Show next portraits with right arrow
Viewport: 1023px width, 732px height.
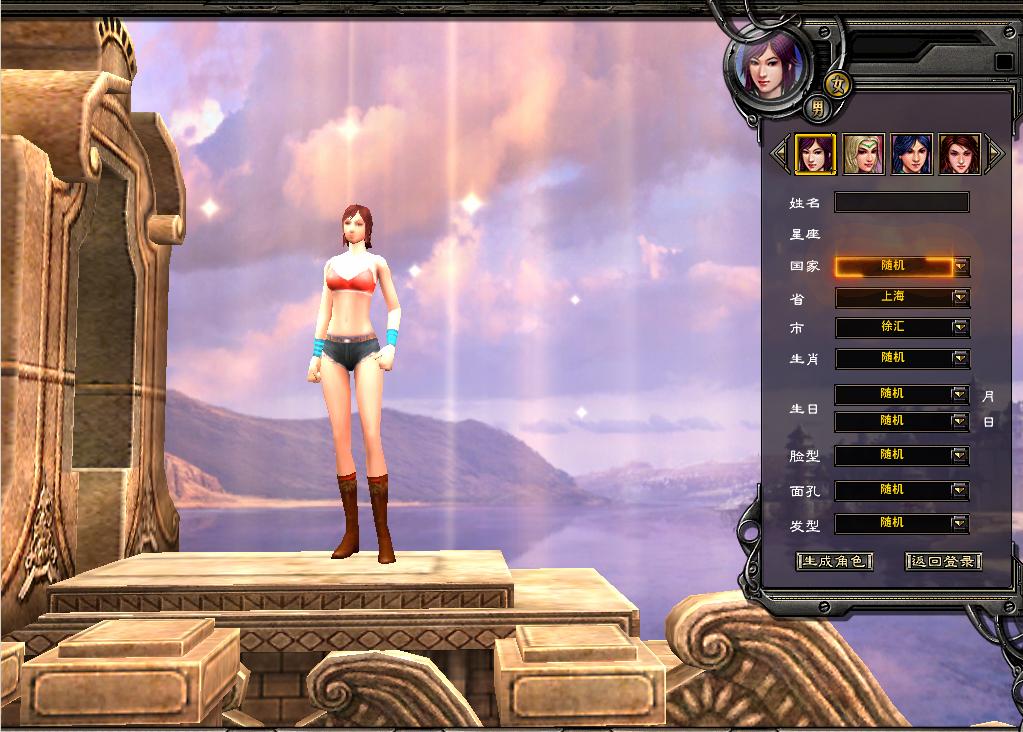tap(995, 154)
